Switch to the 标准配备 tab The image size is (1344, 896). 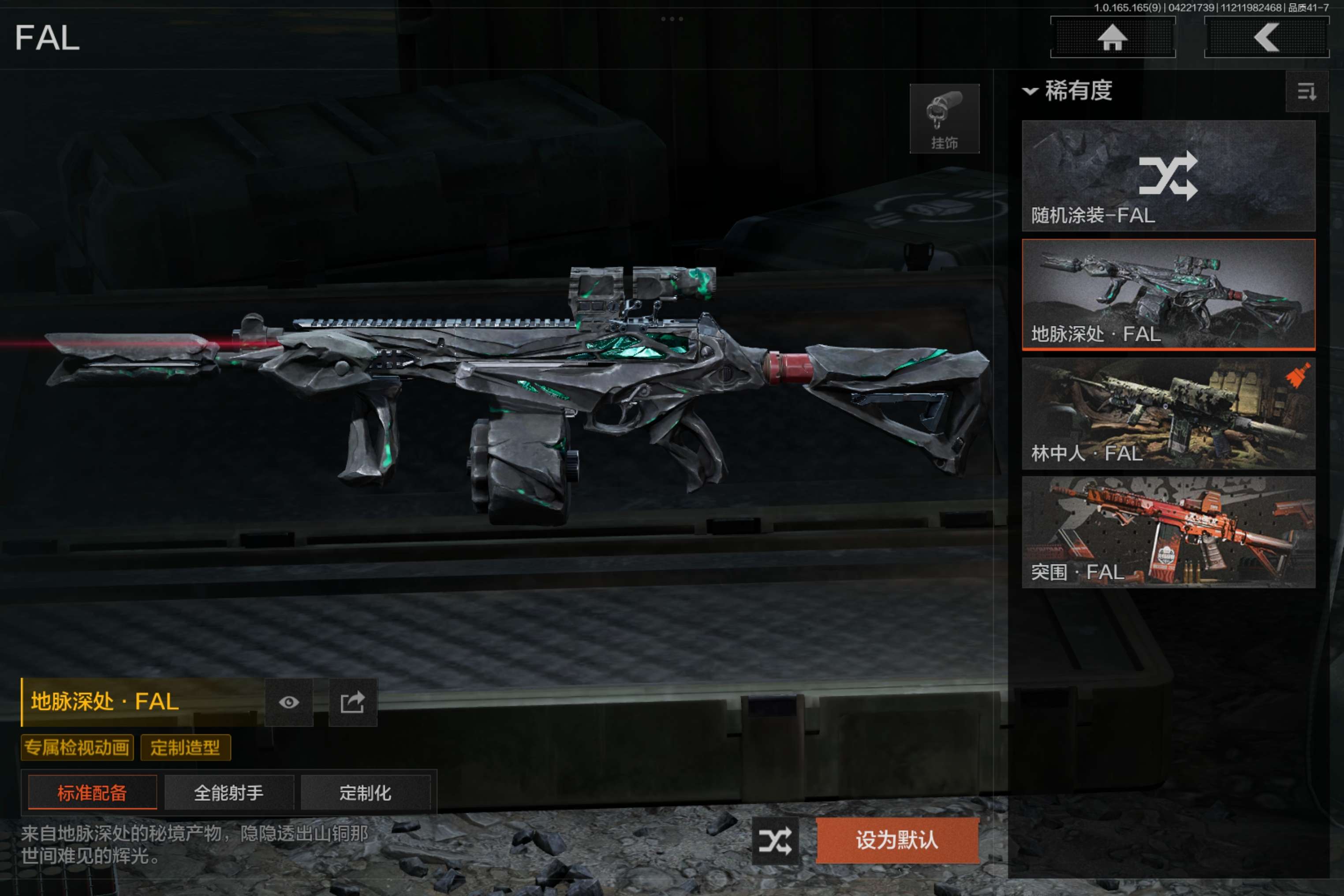tap(92, 792)
